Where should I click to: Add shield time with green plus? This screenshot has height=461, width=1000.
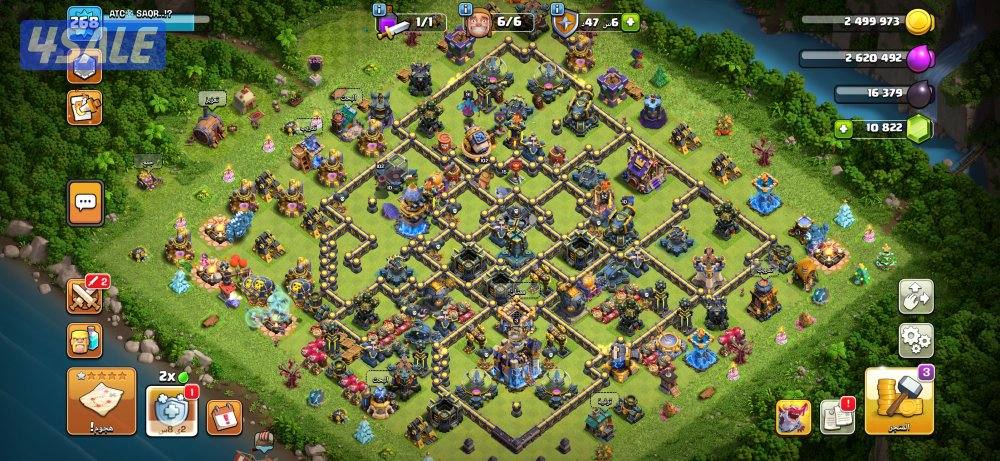631,21
